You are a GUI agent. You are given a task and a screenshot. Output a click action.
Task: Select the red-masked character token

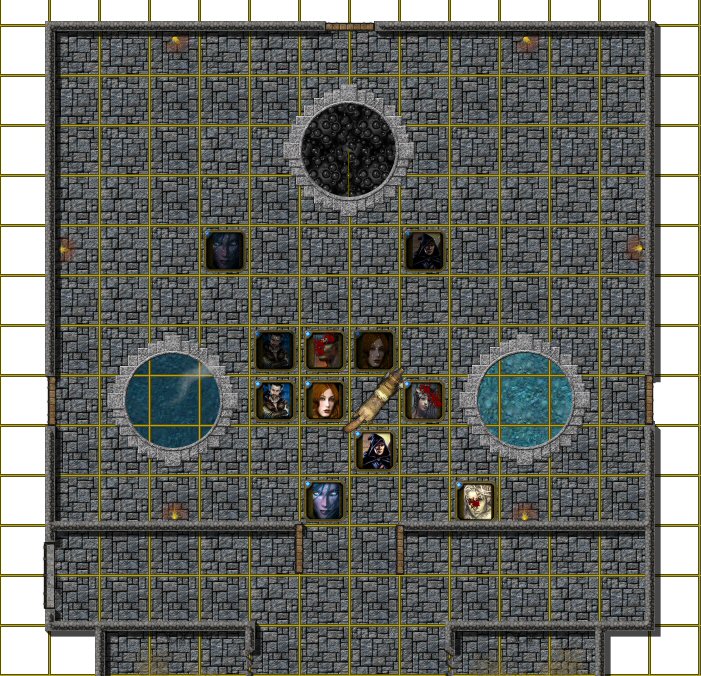pos(324,350)
